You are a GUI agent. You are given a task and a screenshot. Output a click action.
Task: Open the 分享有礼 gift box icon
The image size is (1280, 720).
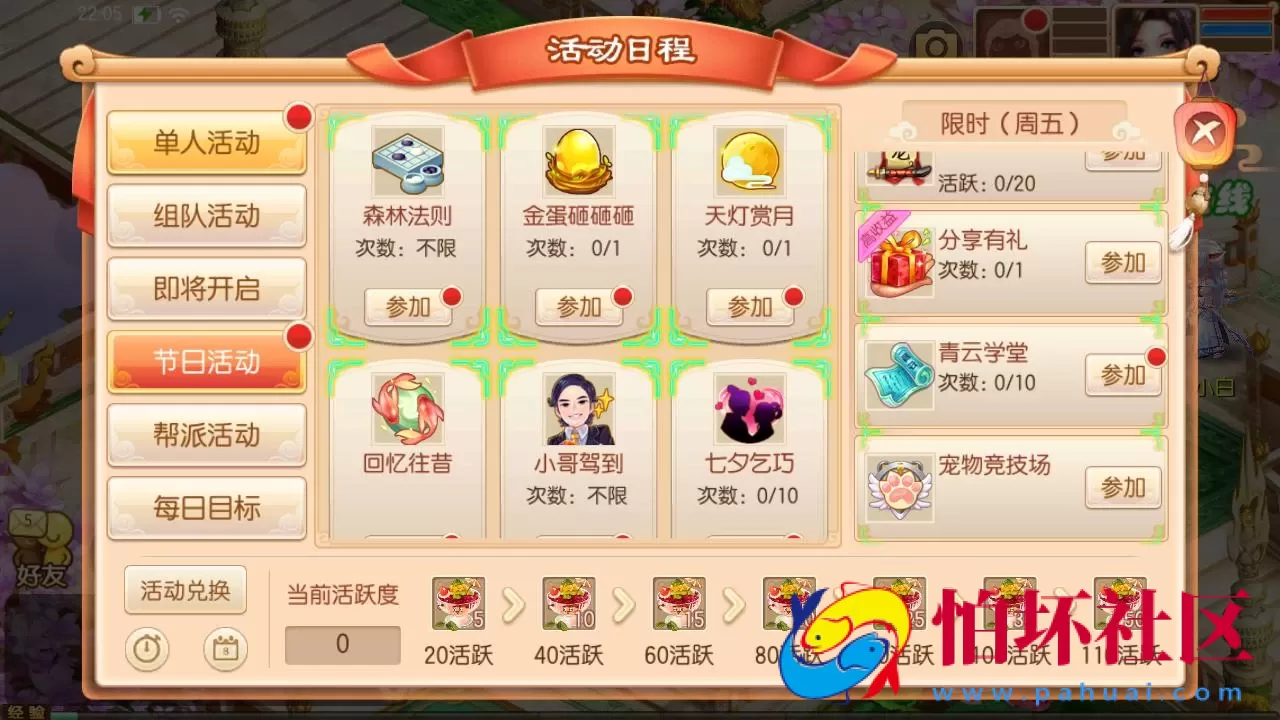898,262
